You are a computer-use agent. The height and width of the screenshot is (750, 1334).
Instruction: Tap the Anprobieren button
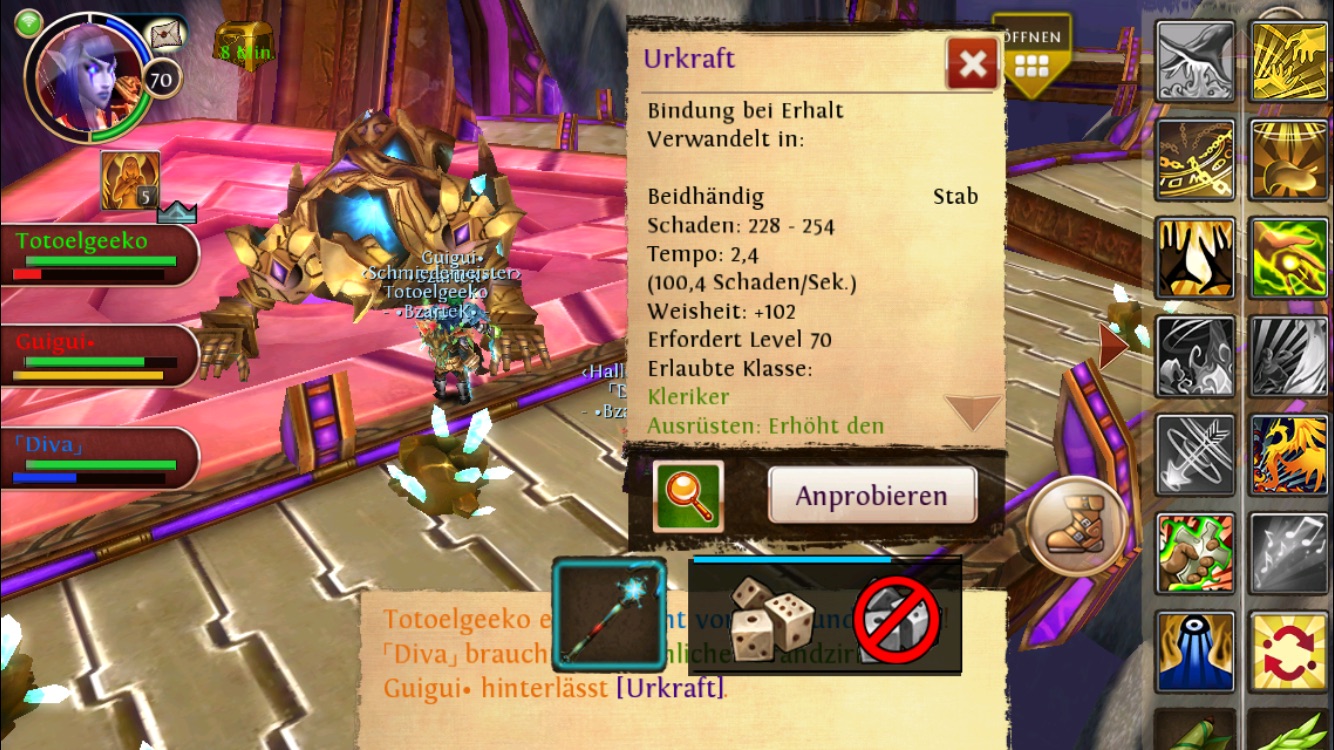click(871, 495)
